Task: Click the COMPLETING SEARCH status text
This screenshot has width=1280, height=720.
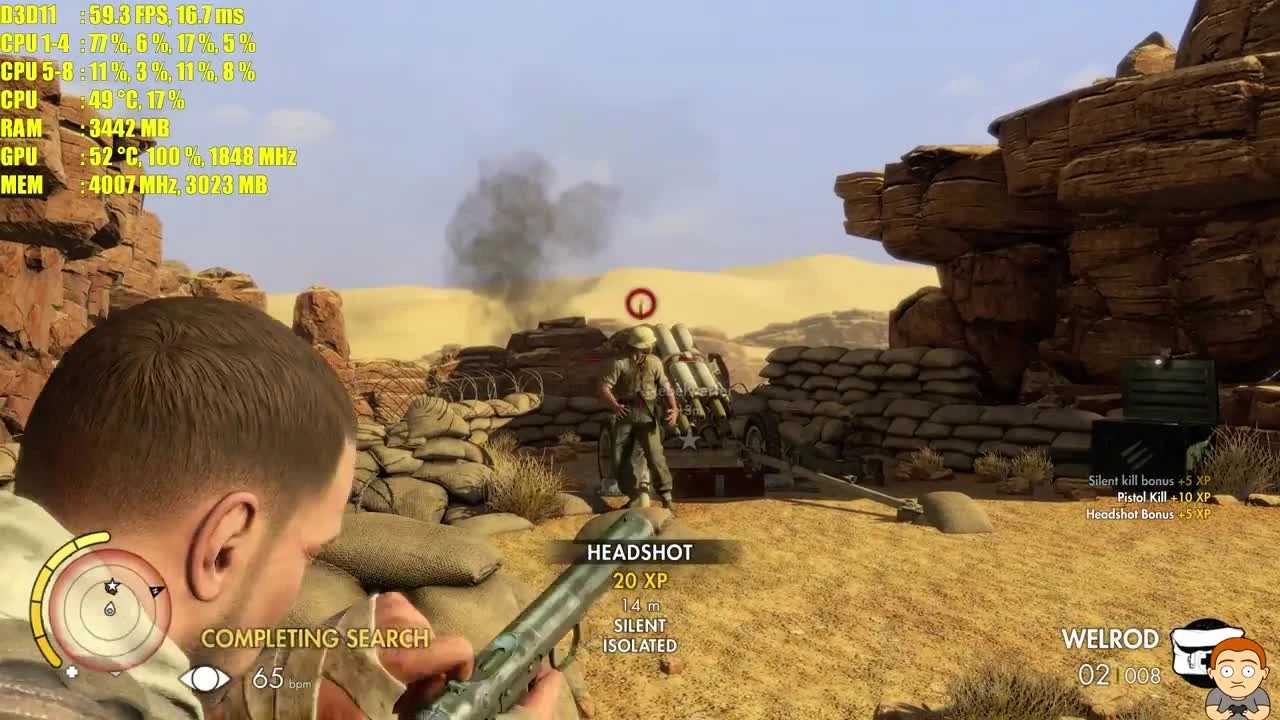Action: pyautogui.click(x=315, y=636)
